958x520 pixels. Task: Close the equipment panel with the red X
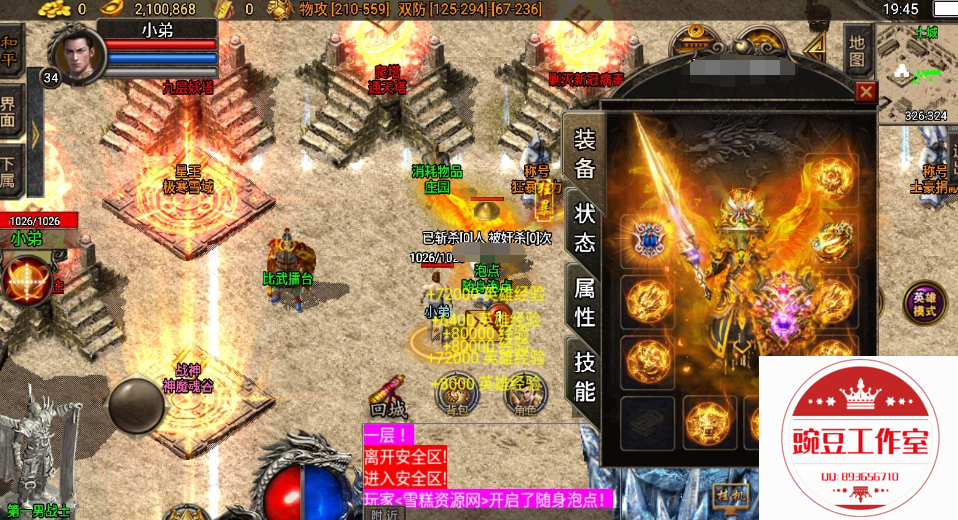[x=866, y=93]
